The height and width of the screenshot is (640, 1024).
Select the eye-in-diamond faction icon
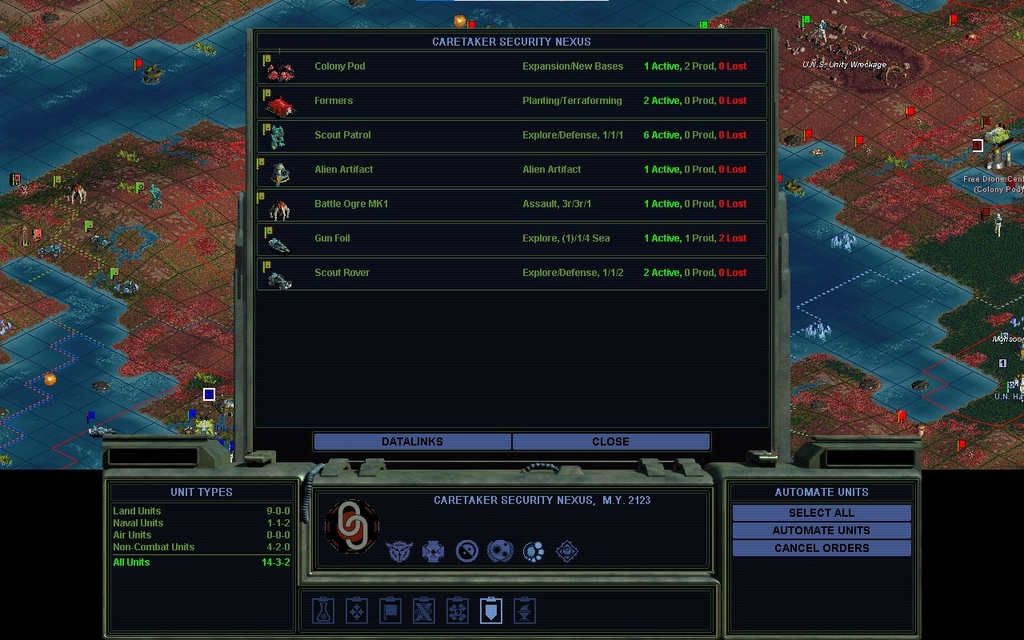[567, 551]
